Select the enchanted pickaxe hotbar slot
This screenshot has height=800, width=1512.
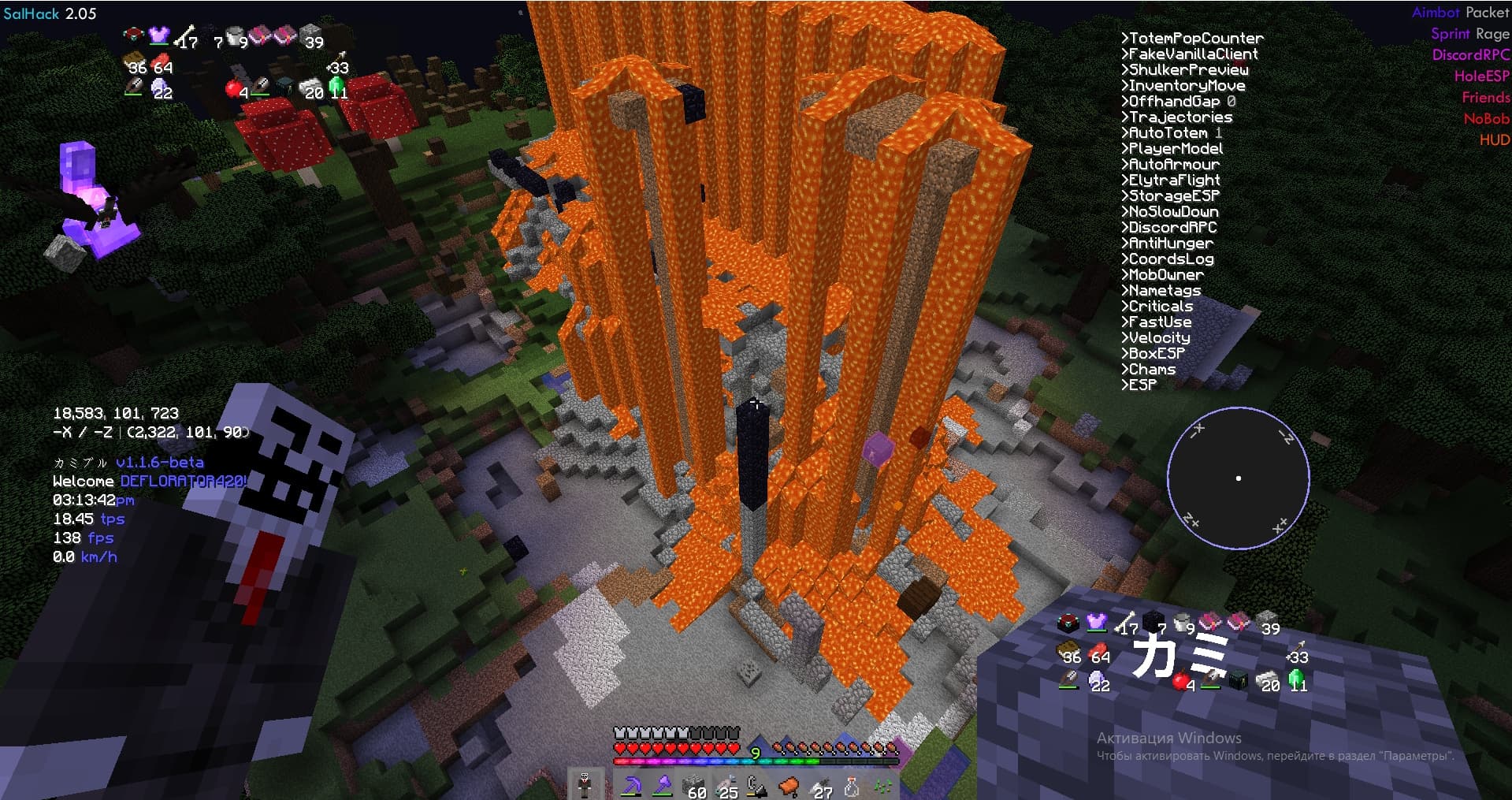tap(631, 785)
